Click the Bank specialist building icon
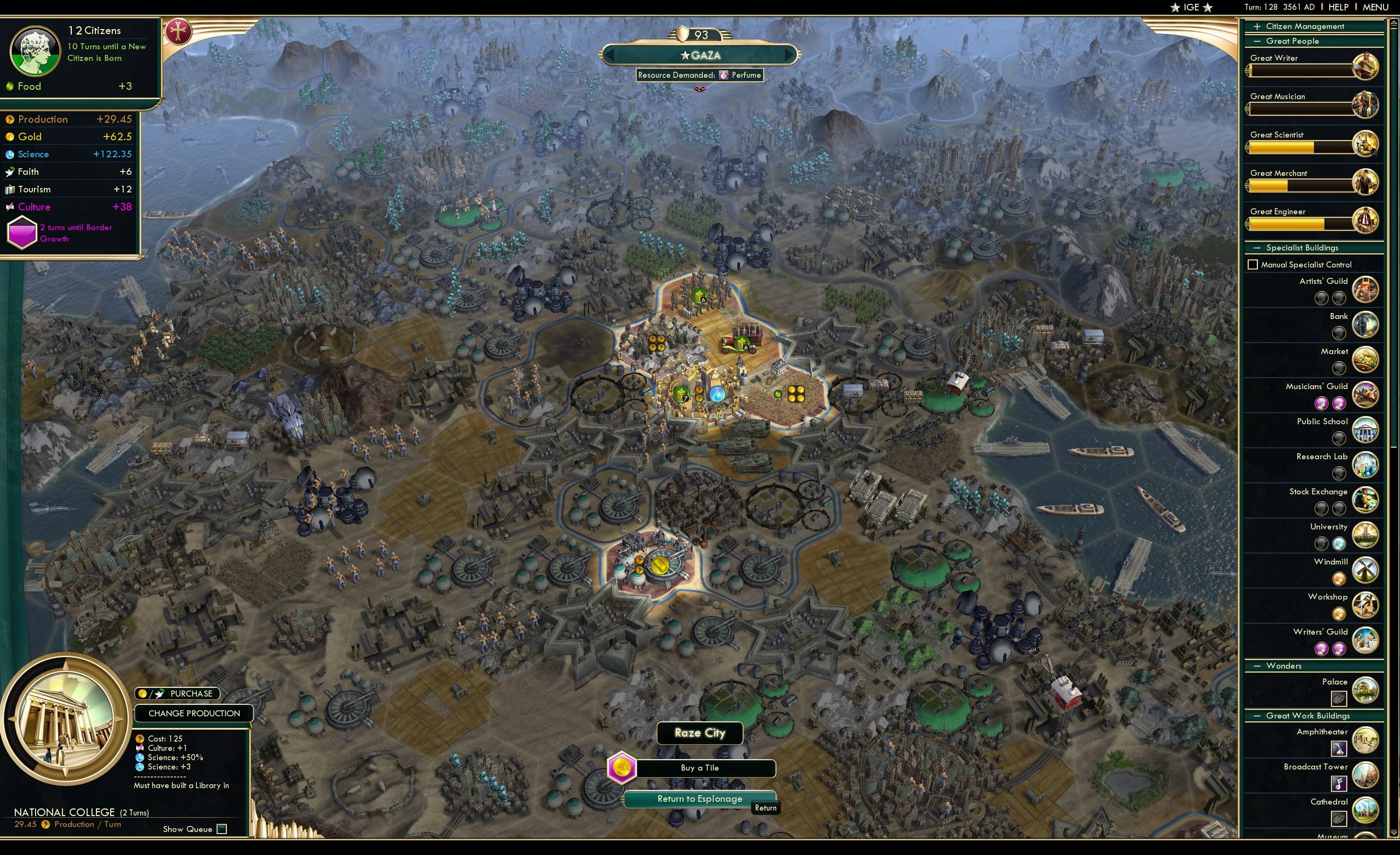Screen dimensions: 1400x855 pos(1366,324)
